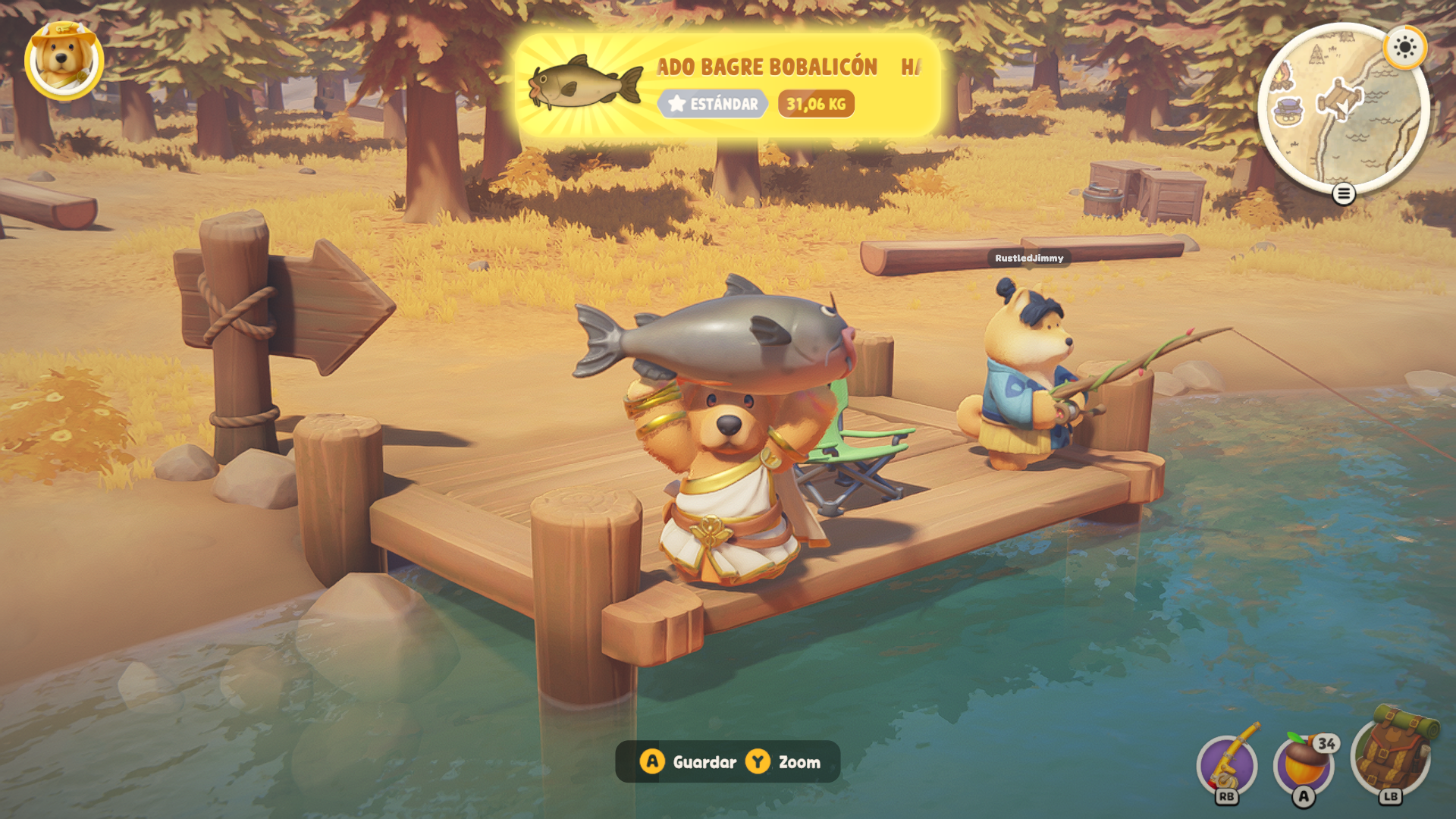Image resolution: width=1456 pixels, height=819 pixels.
Task: Open the minimap's menu lines button
Action: (x=1343, y=194)
